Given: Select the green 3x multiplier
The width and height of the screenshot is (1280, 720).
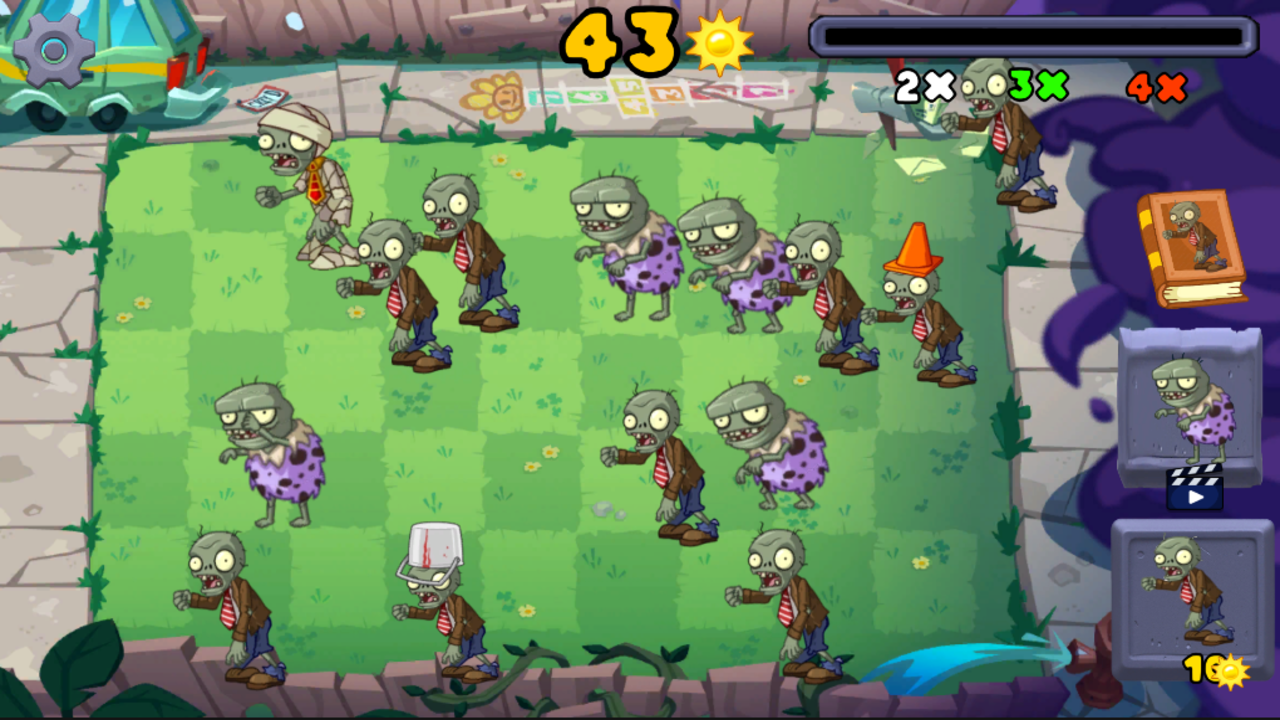Looking at the screenshot, I should 1037,87.
